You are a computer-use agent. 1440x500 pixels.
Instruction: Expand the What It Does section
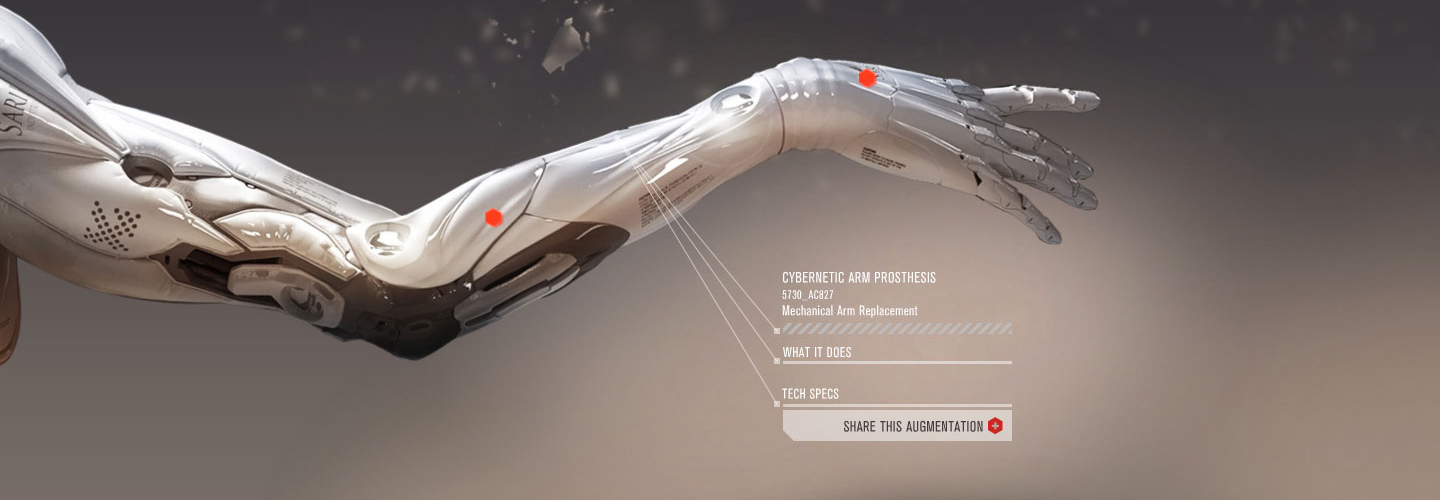[x=818, y=352]
